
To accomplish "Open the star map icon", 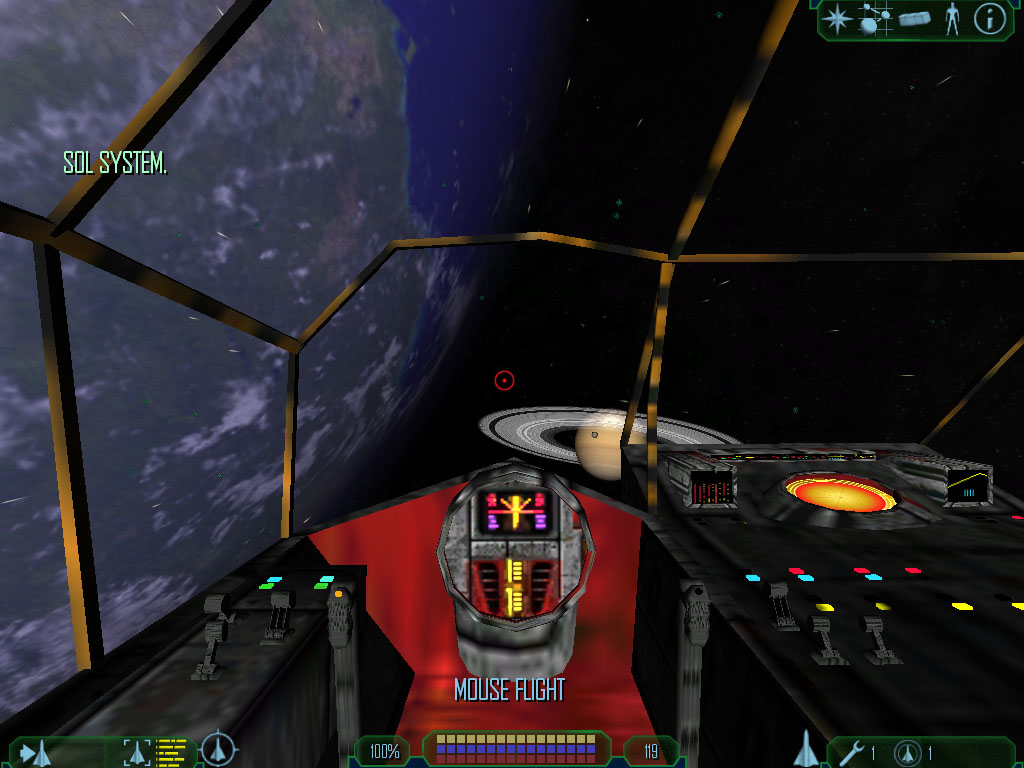I will coord(836,19).
